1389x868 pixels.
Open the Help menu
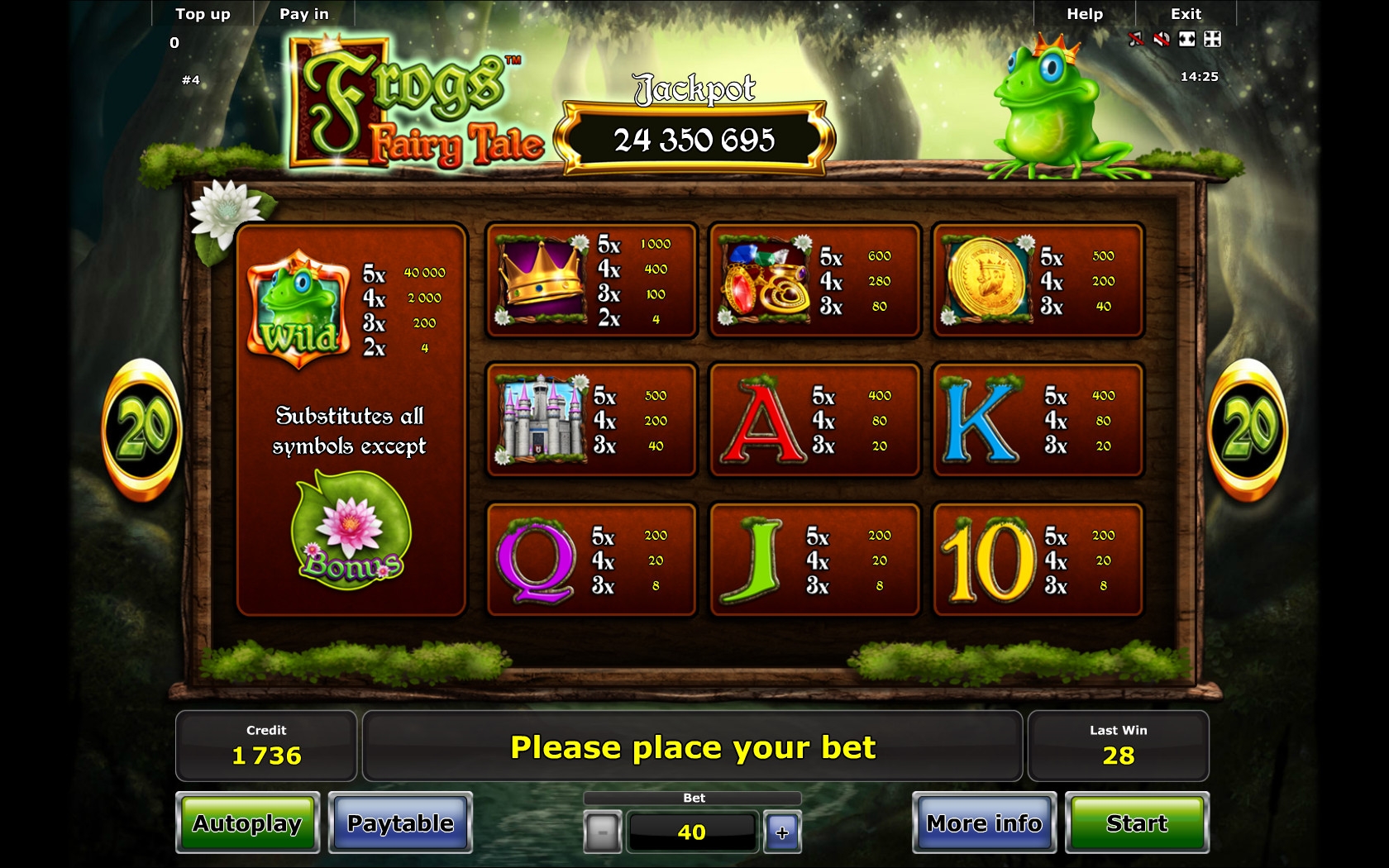pyautogui.click(x=1085, y=14)
